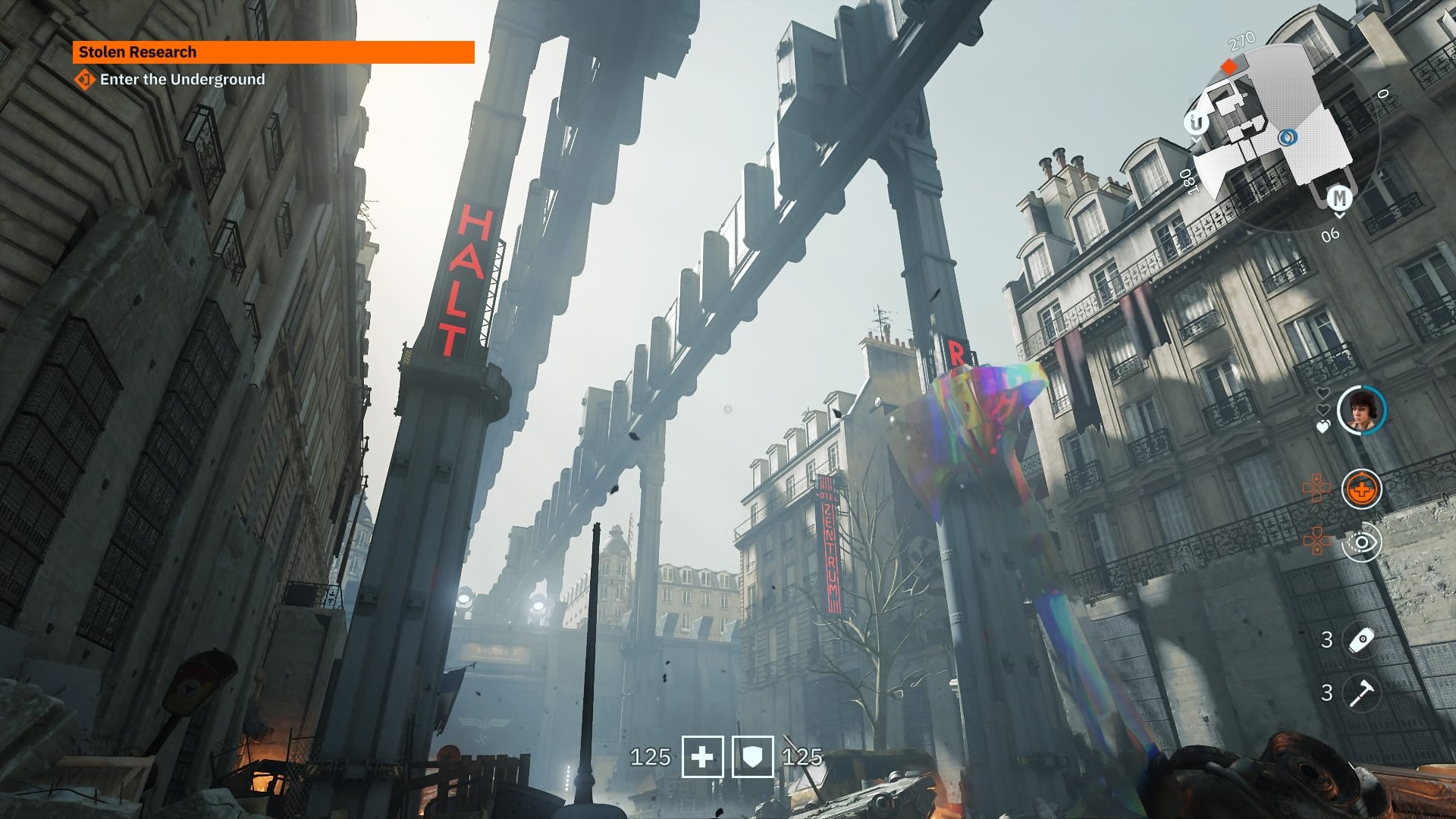The image size is (1456, 819).
Task: Select the co-op partner portrait
Action: 1361,410
